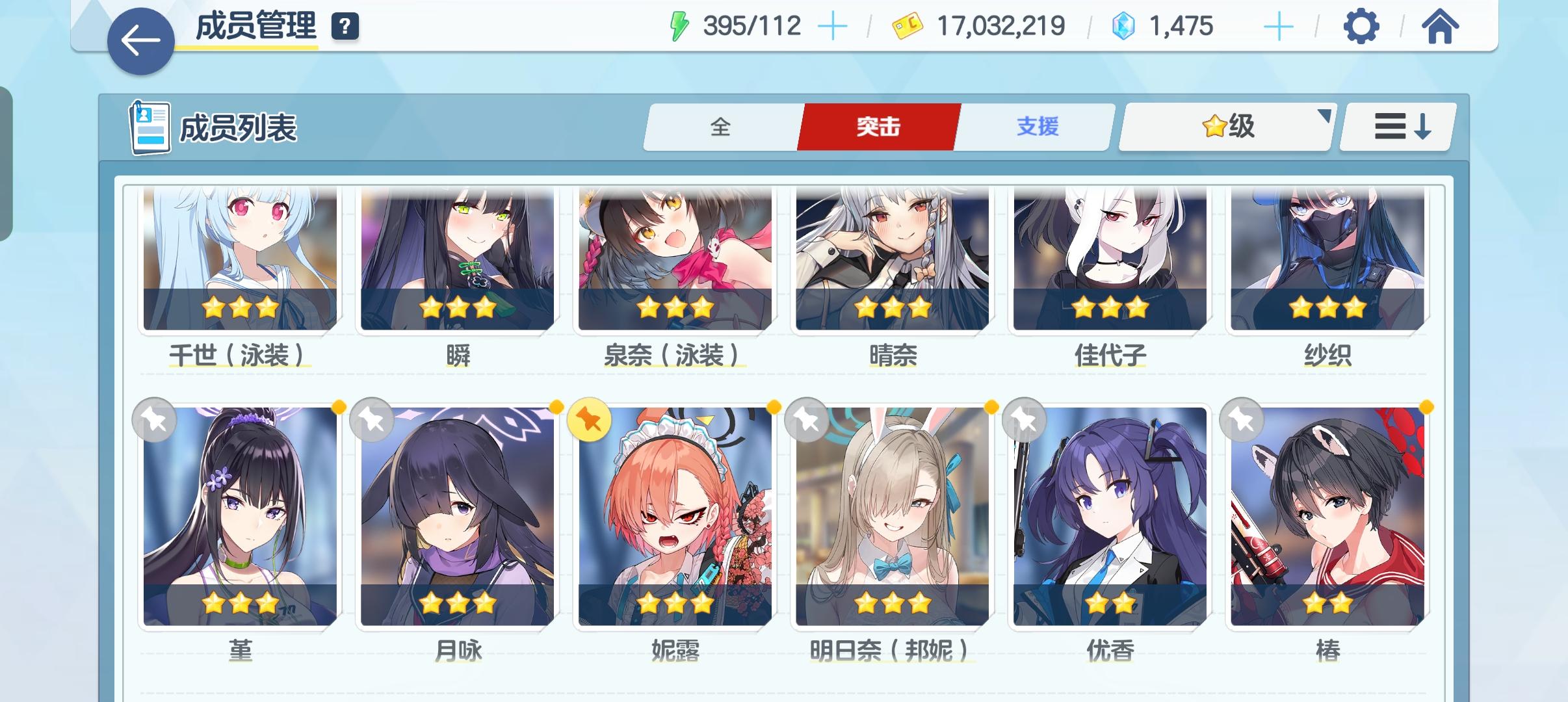This screenshot has height=702, width=1568.
Task: Select the 突击 tab
Action: pos(878,127)
